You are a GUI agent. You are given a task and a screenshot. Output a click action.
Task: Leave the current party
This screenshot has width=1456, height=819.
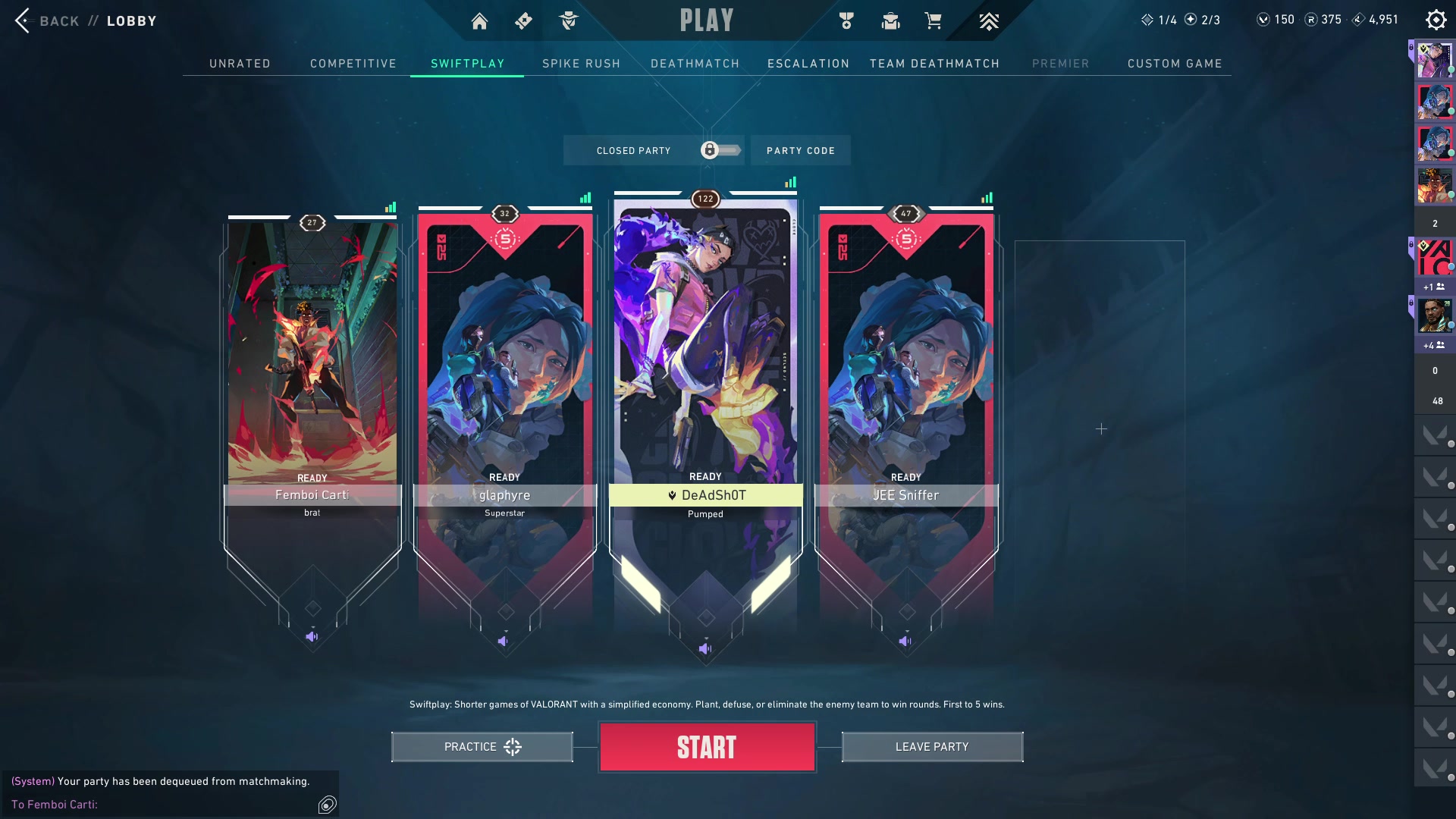tap(932, 747)
